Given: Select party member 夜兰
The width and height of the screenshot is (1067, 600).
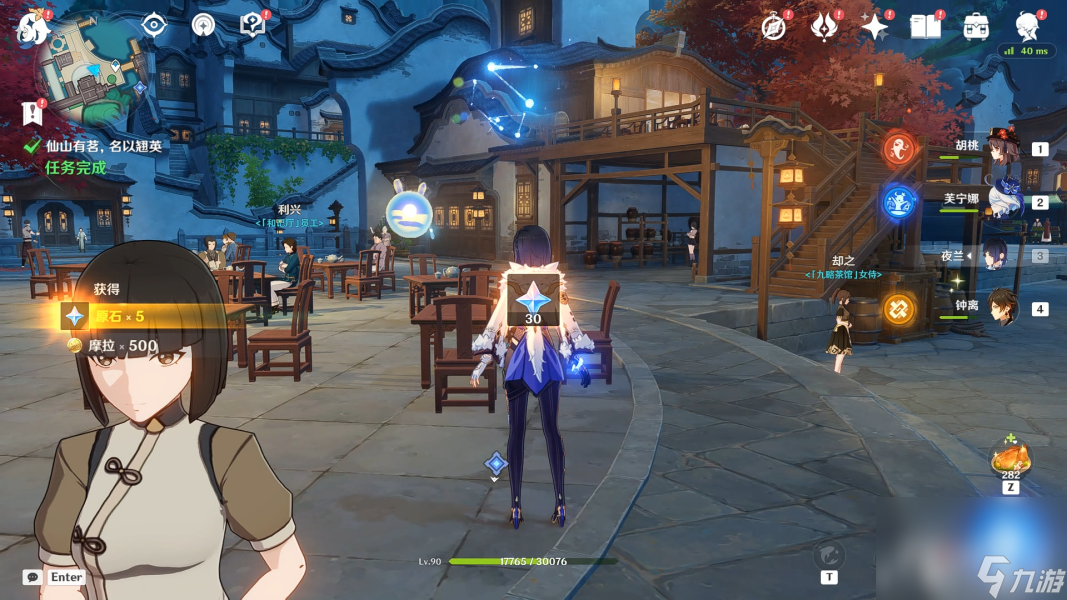Looking at the screenshot, I should click(995, 256).
